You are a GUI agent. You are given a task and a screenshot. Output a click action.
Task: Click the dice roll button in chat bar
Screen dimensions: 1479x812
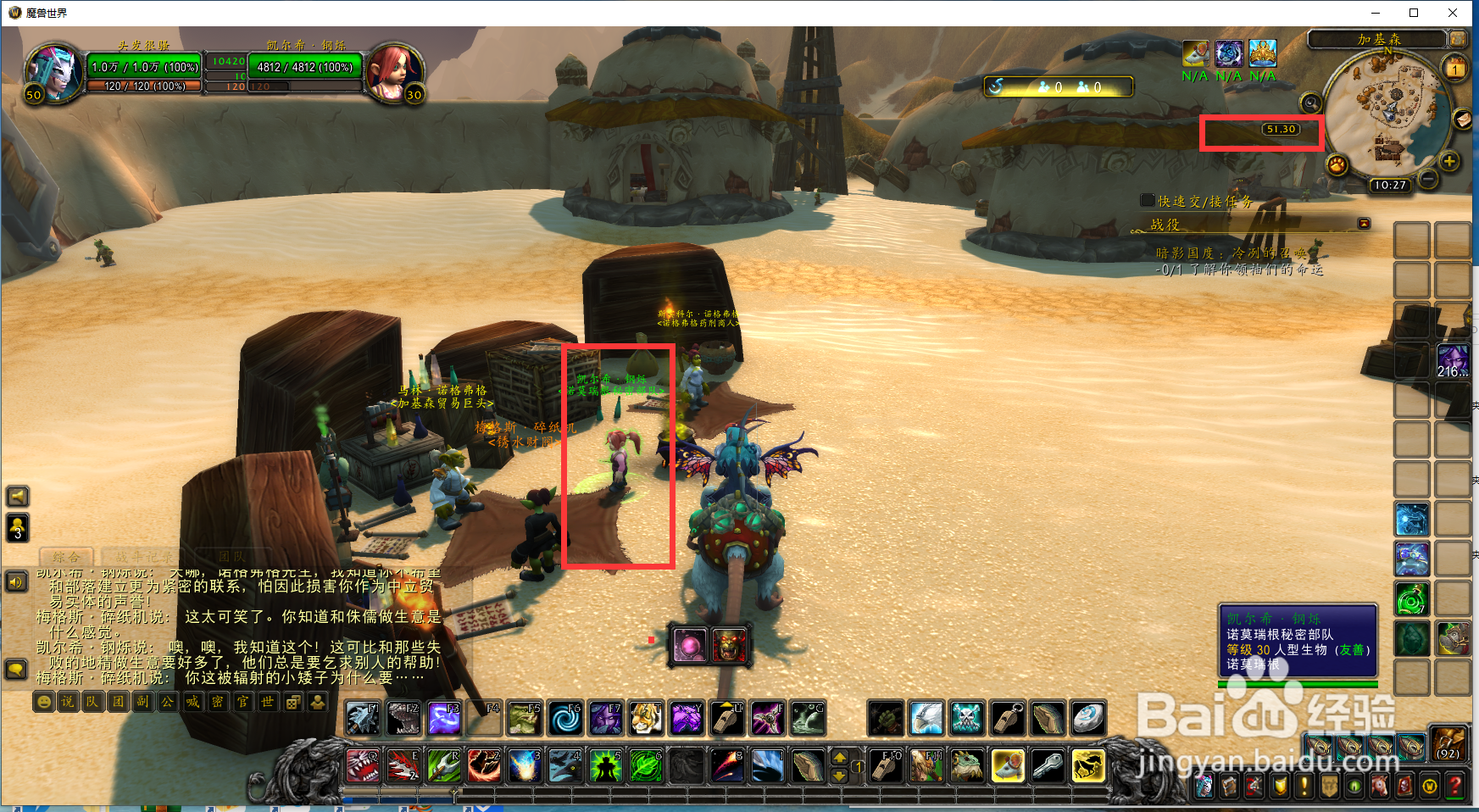(x=292, y=702)
